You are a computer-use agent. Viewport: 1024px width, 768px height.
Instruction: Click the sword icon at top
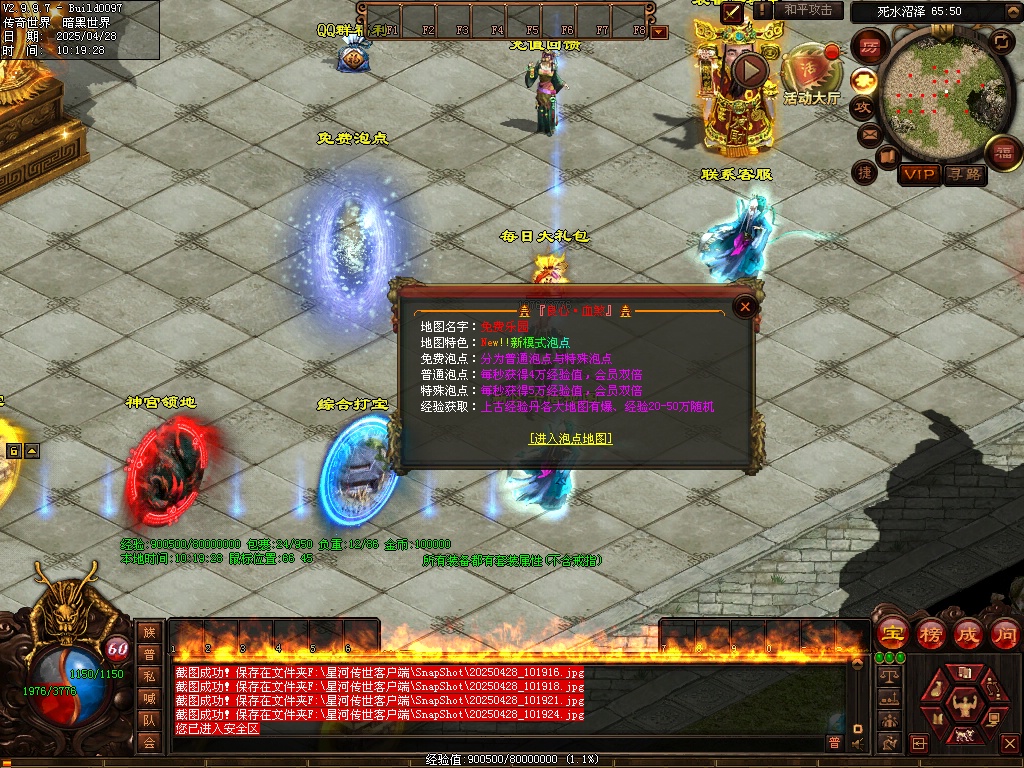coord(733,11)
